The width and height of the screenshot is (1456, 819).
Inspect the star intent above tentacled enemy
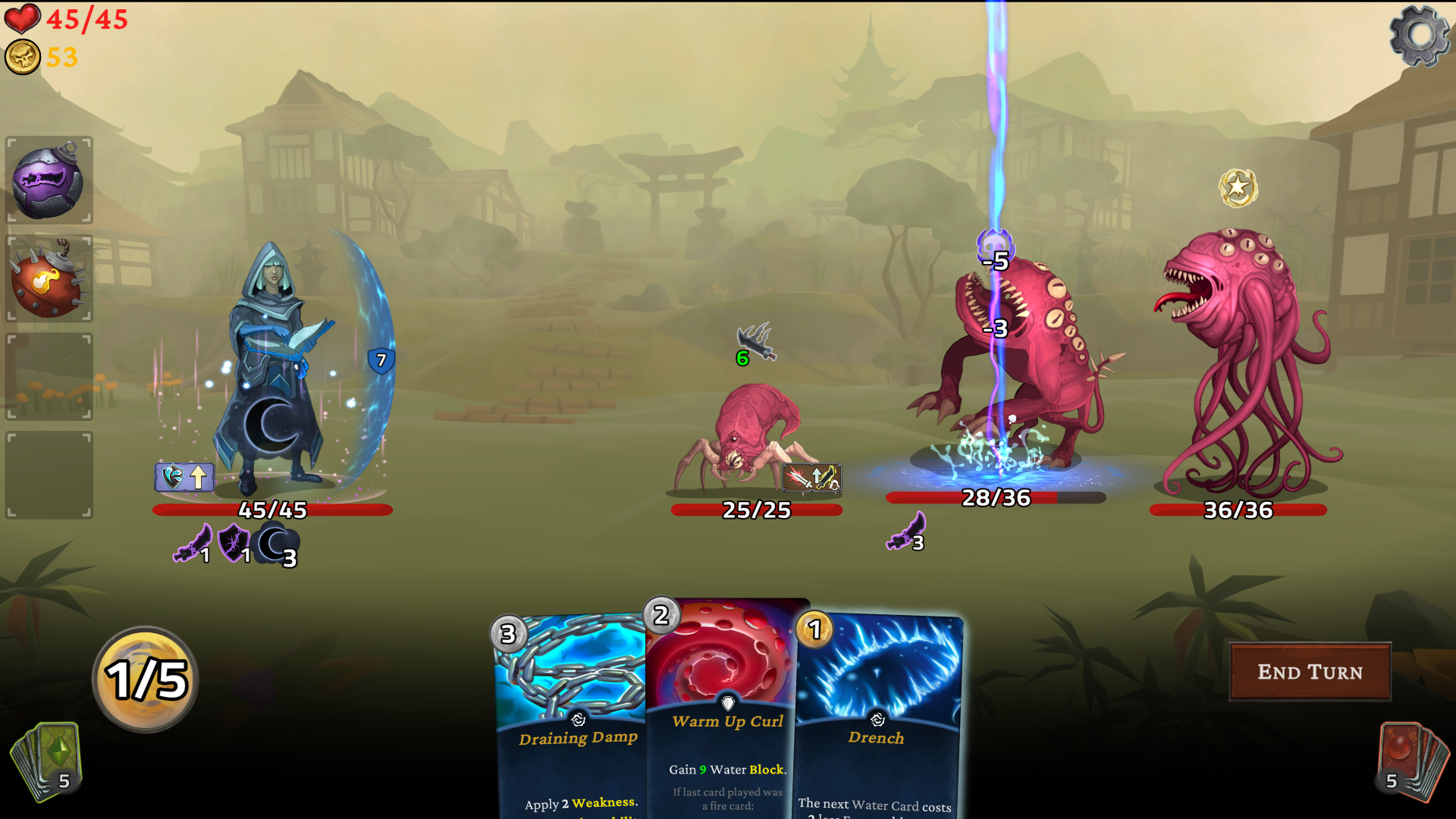point(1238,187)
